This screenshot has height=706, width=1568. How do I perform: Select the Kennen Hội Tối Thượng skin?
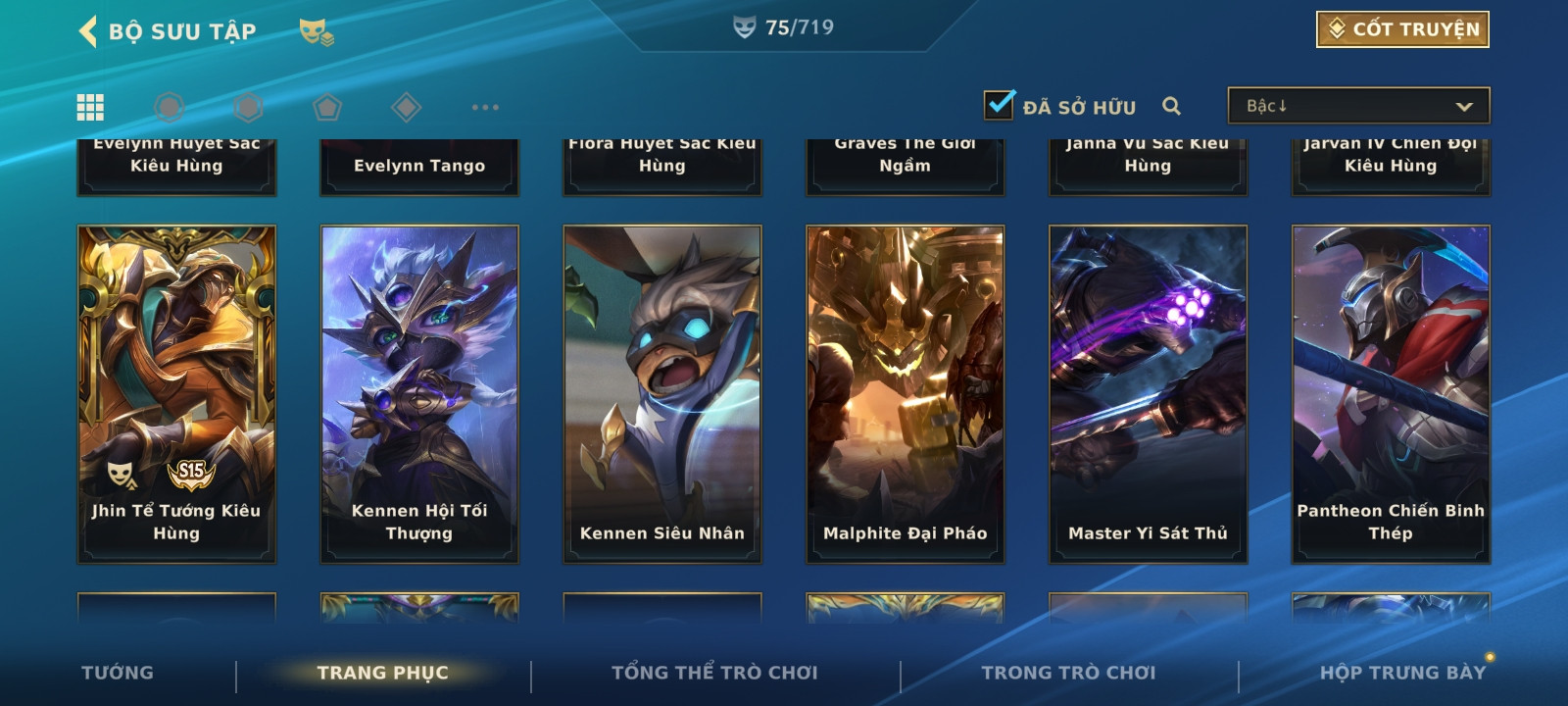419,393
